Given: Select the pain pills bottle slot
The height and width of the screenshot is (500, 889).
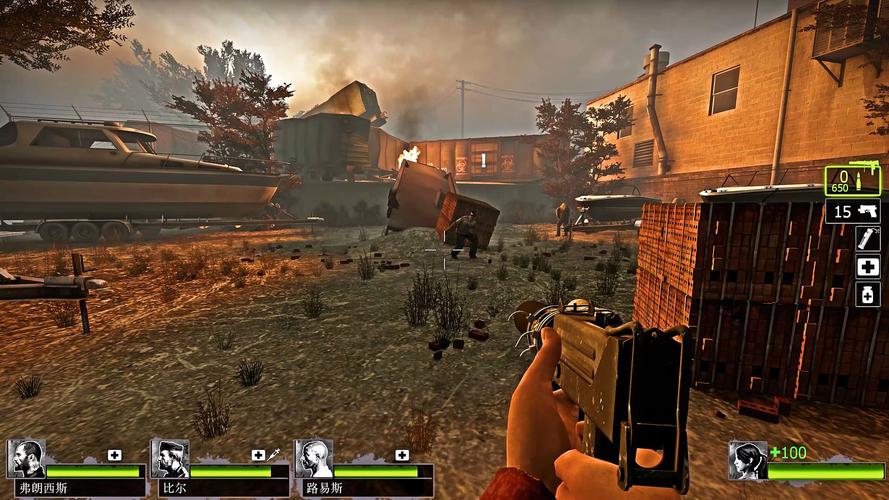Looking at the screenshot, I should (x=867, y=293).
